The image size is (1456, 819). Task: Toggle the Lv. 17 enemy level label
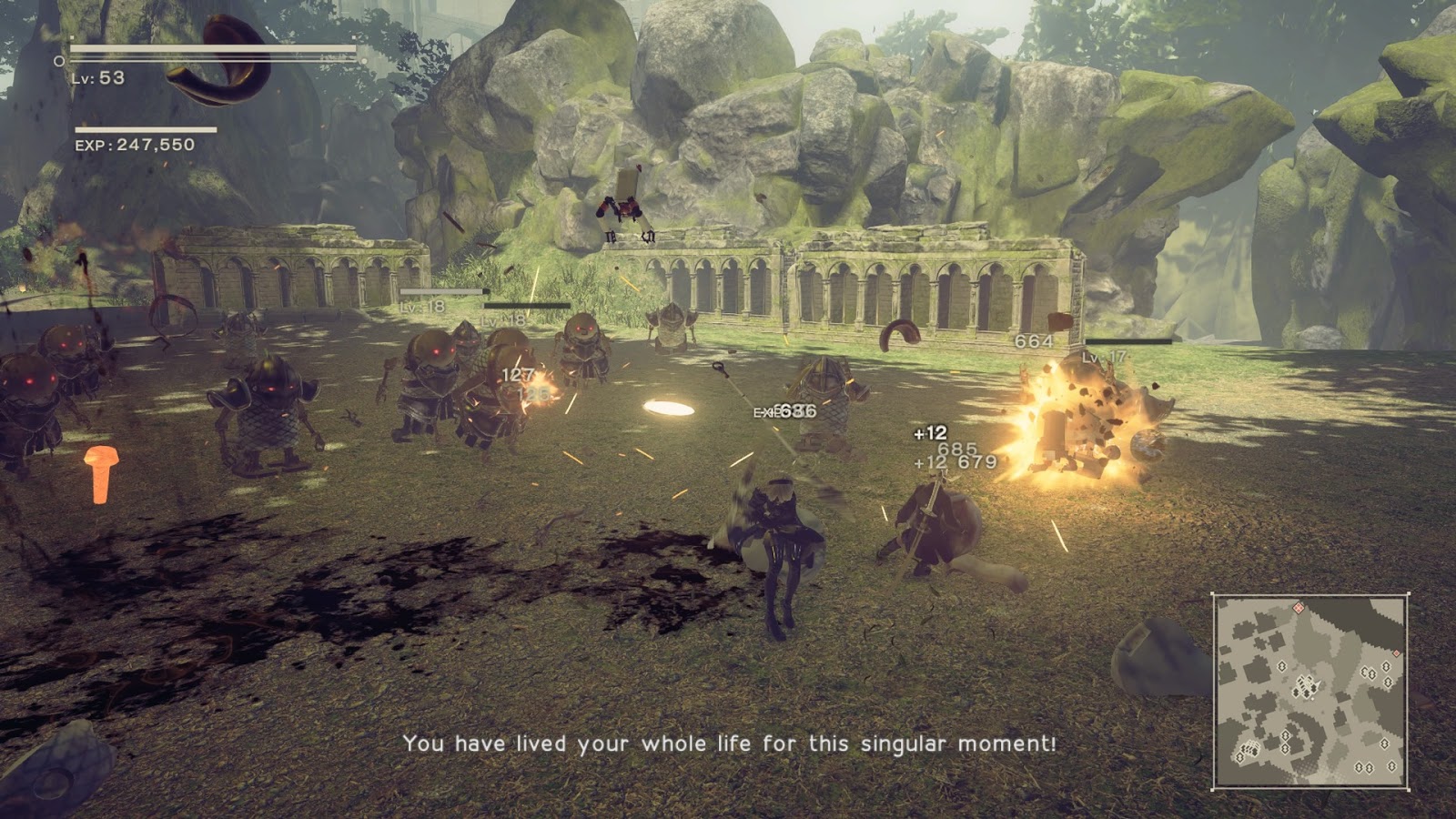(1103, 358)
